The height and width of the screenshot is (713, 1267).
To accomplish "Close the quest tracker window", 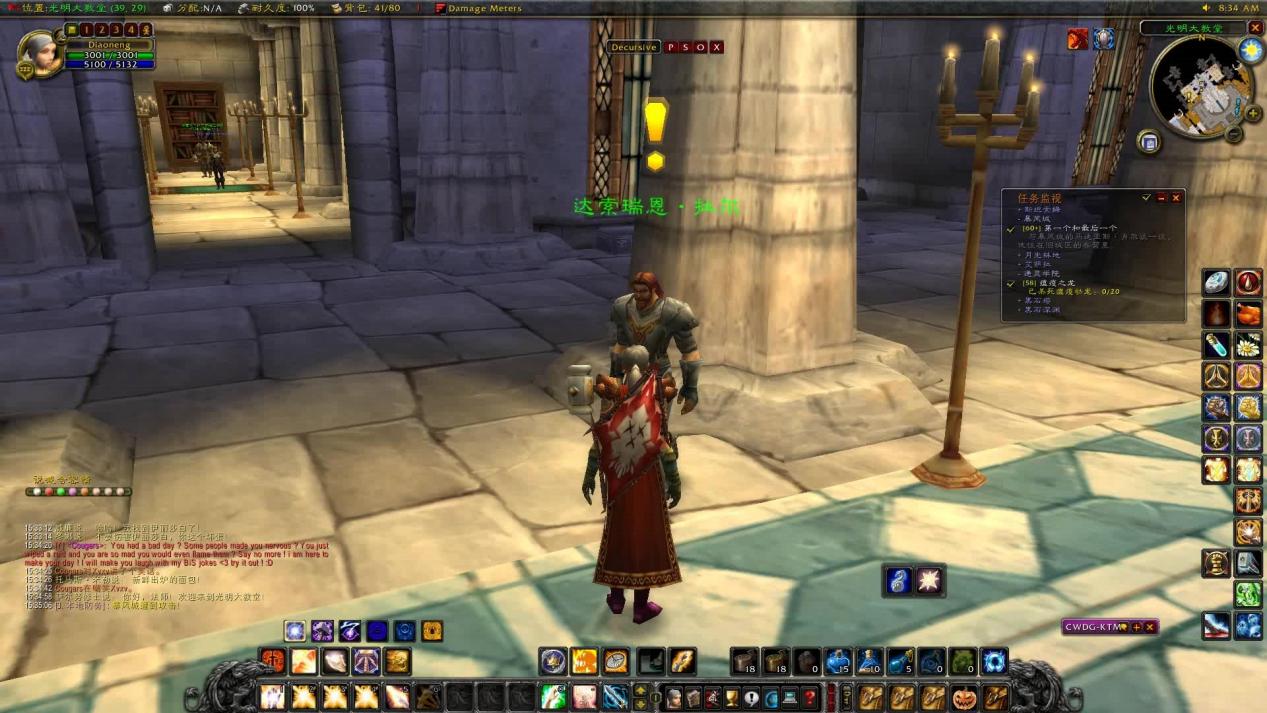I will (x=1176, y=198).
